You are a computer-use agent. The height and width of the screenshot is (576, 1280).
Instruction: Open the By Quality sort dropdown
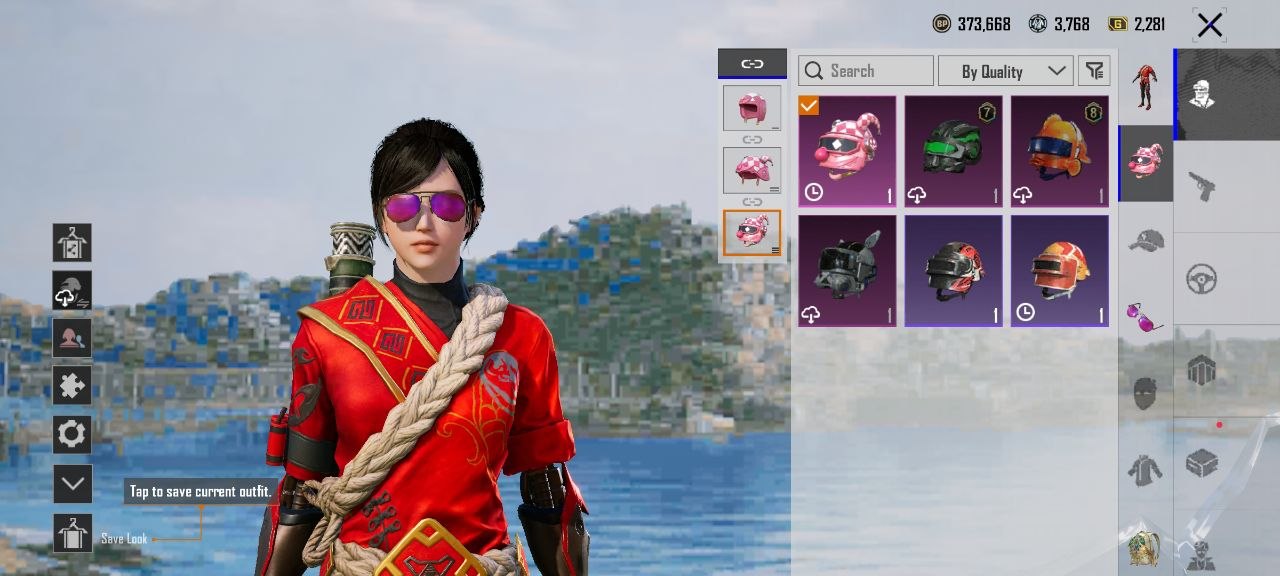point(1005,71)
